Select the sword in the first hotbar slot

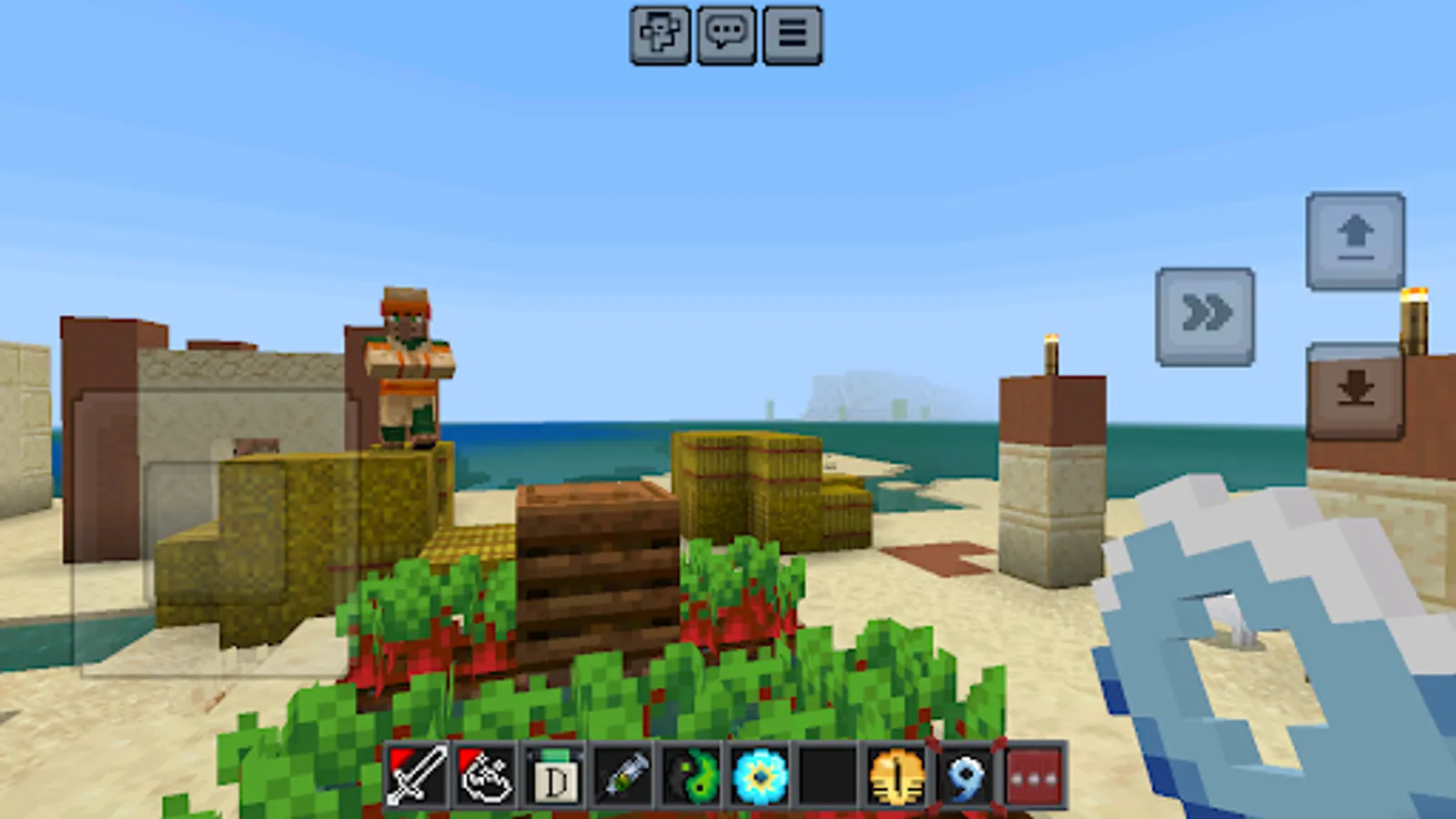pos(420,778)
